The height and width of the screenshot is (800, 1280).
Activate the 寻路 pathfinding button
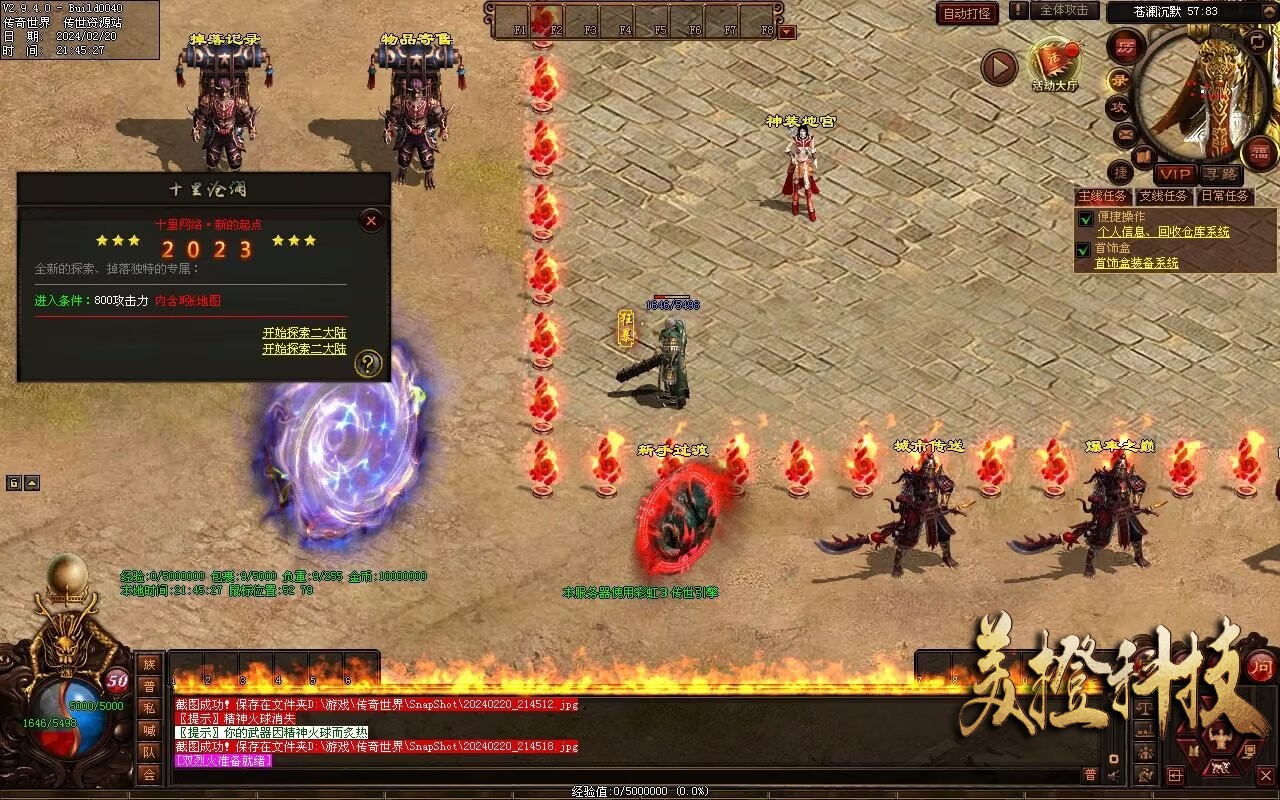(x=1219, y=174)
